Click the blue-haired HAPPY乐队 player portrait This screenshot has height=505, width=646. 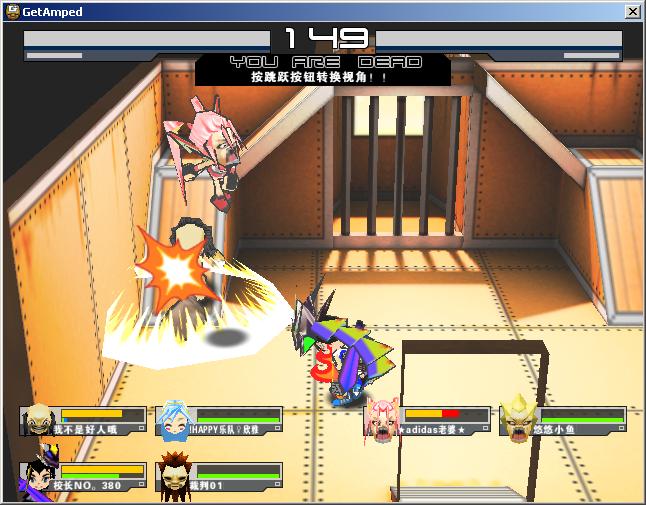point(173,421)
